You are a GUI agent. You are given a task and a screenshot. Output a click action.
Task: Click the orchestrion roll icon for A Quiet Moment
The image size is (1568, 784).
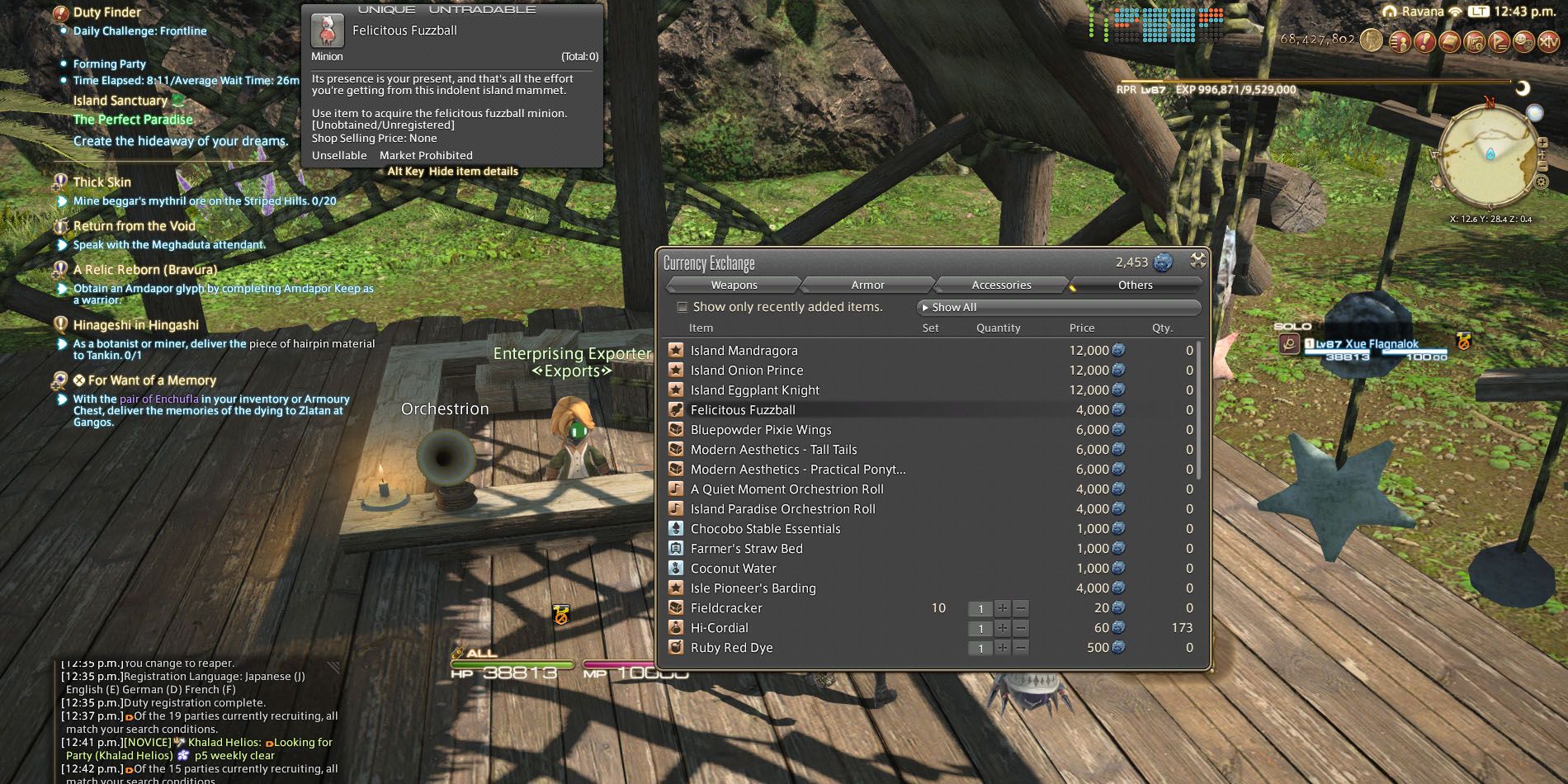tap(678, 489)
